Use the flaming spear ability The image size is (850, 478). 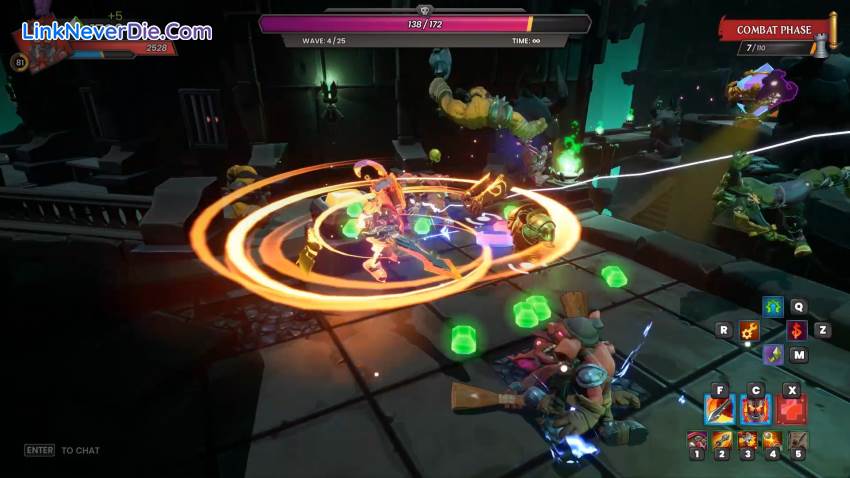tap(720, 409)
